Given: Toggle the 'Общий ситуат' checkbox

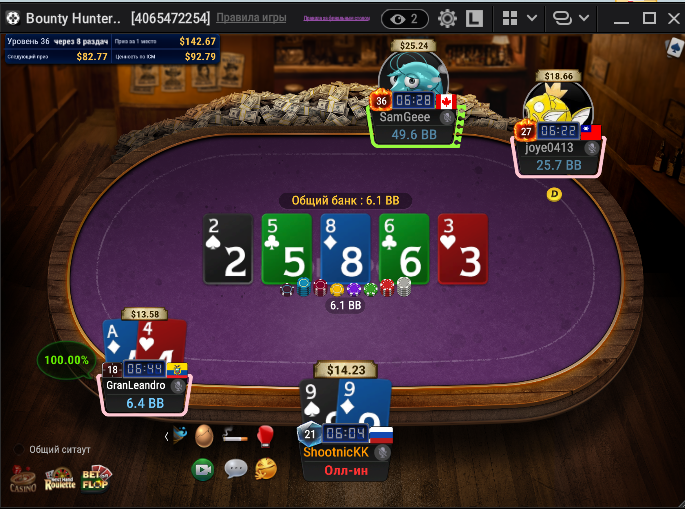Looking at the screenshot, I should pyautogui.click(x=18, y=449).
